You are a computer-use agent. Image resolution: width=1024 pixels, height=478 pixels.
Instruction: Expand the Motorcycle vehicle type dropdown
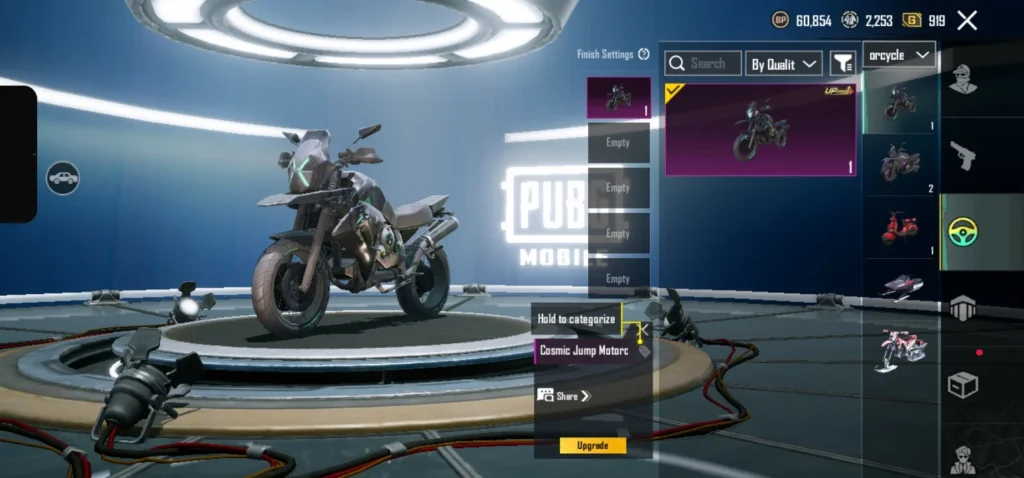[899, 55]
